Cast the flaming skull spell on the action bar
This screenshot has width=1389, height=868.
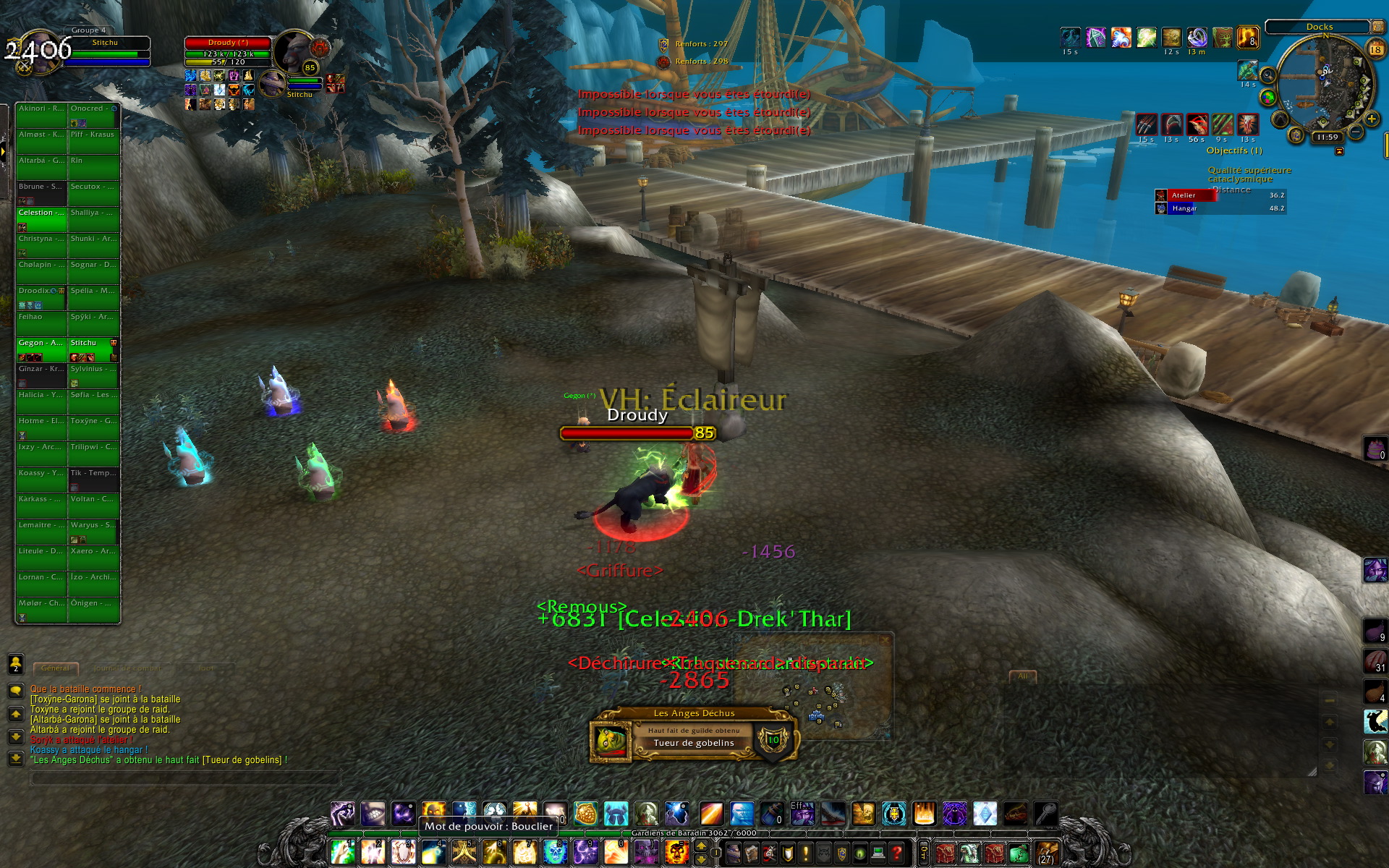click(x=676, y=852)
